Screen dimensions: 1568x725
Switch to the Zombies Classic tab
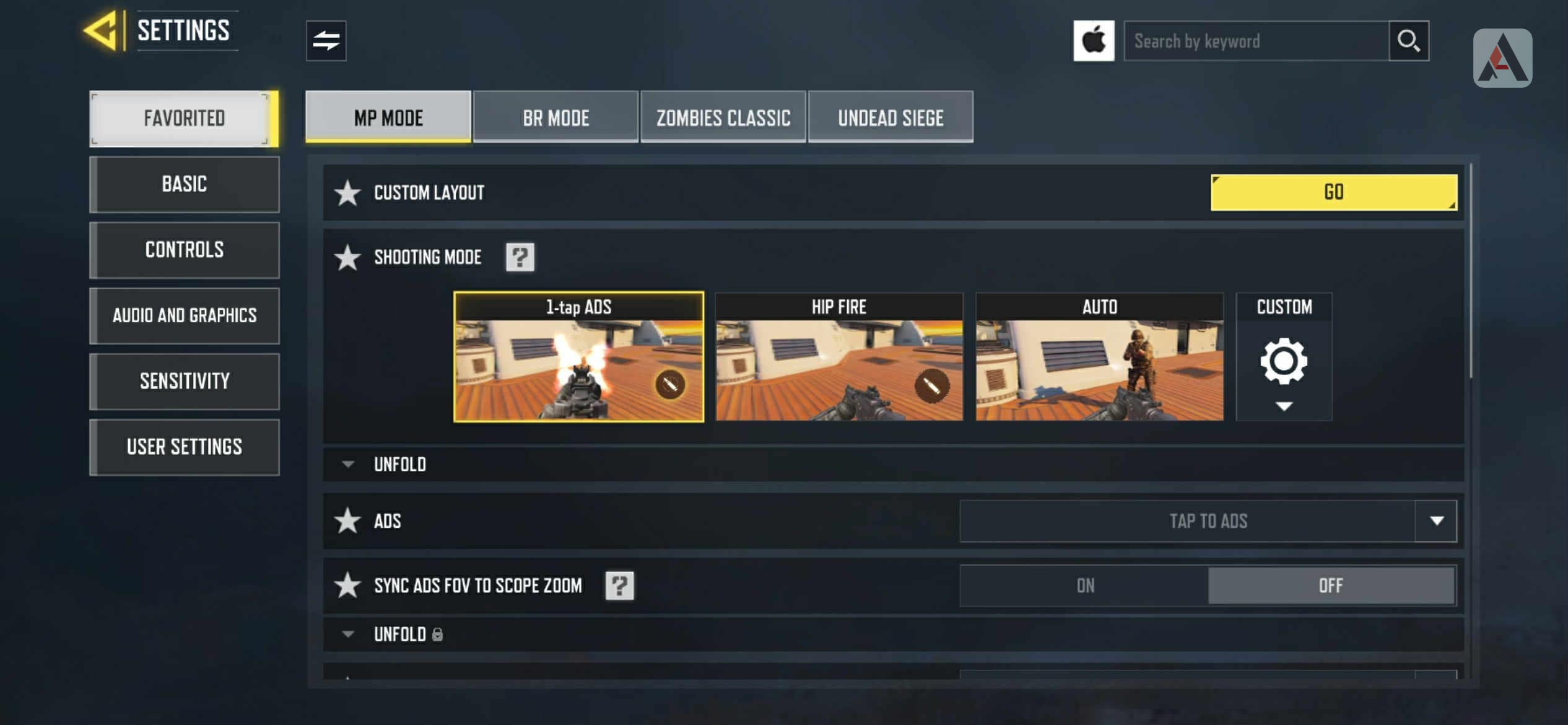tap(723, 118)
